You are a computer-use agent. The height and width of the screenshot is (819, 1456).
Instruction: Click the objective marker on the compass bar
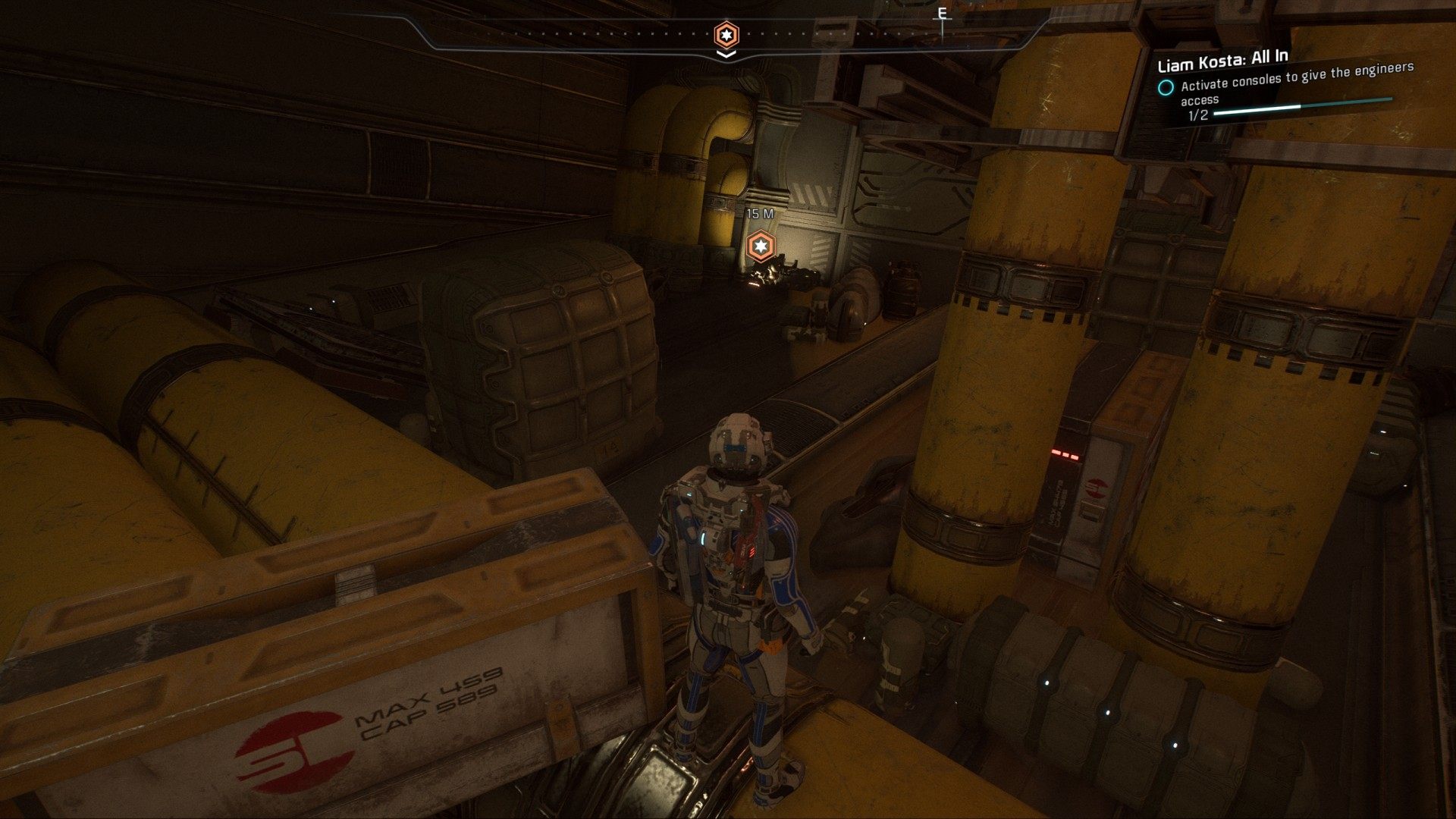[726, 34]
